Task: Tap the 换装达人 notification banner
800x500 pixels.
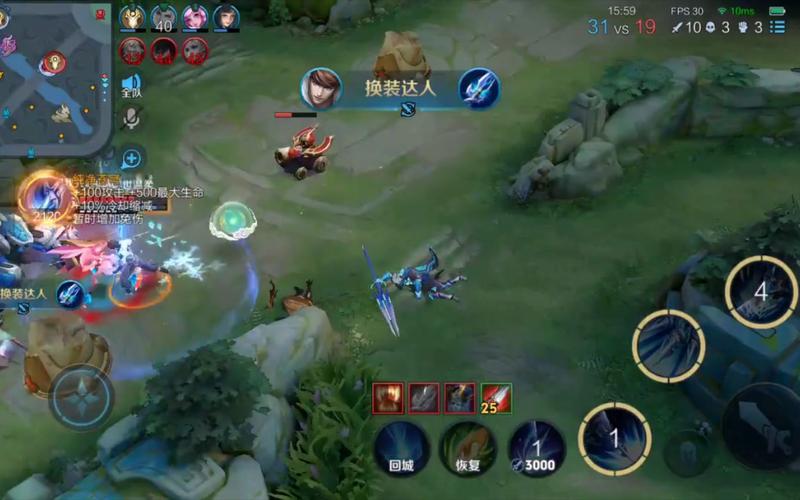Action: coord(400,88)
